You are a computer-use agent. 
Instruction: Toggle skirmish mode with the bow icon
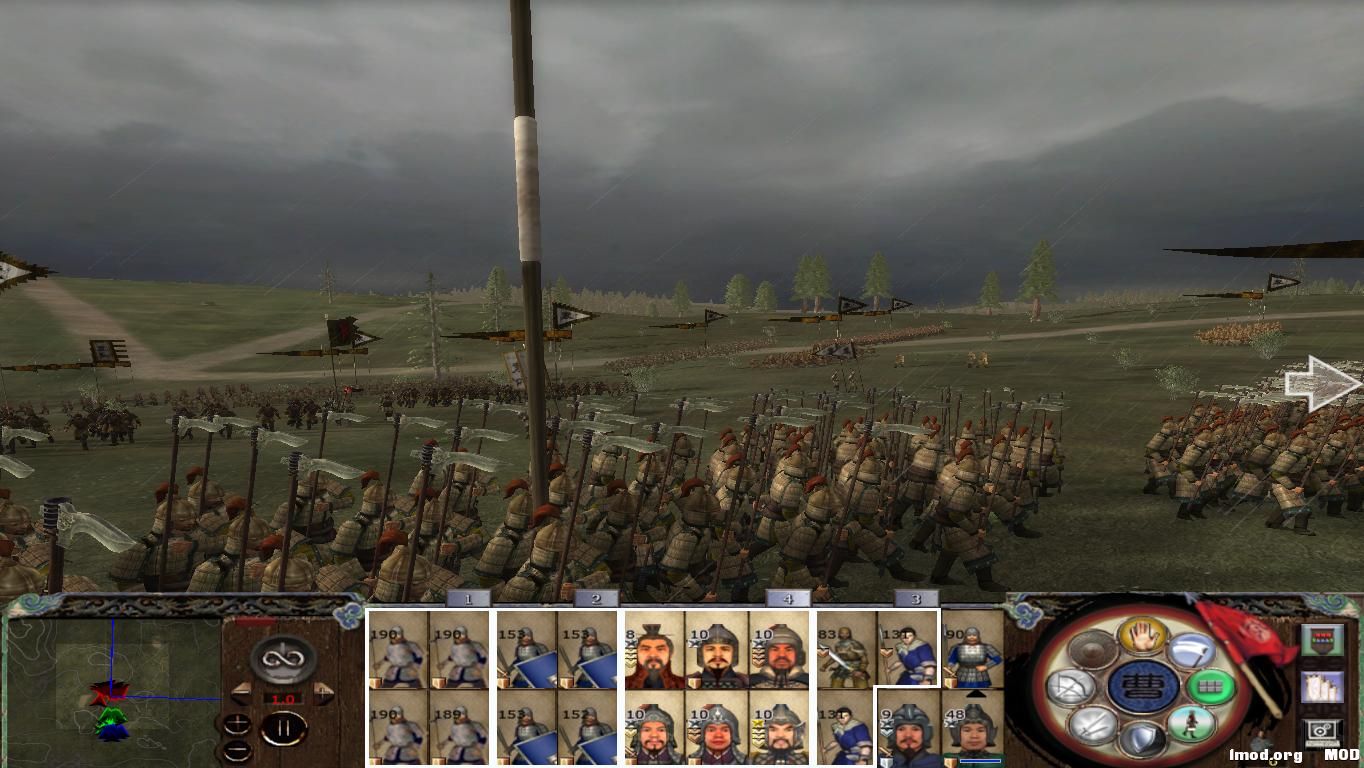(1072, 684)
